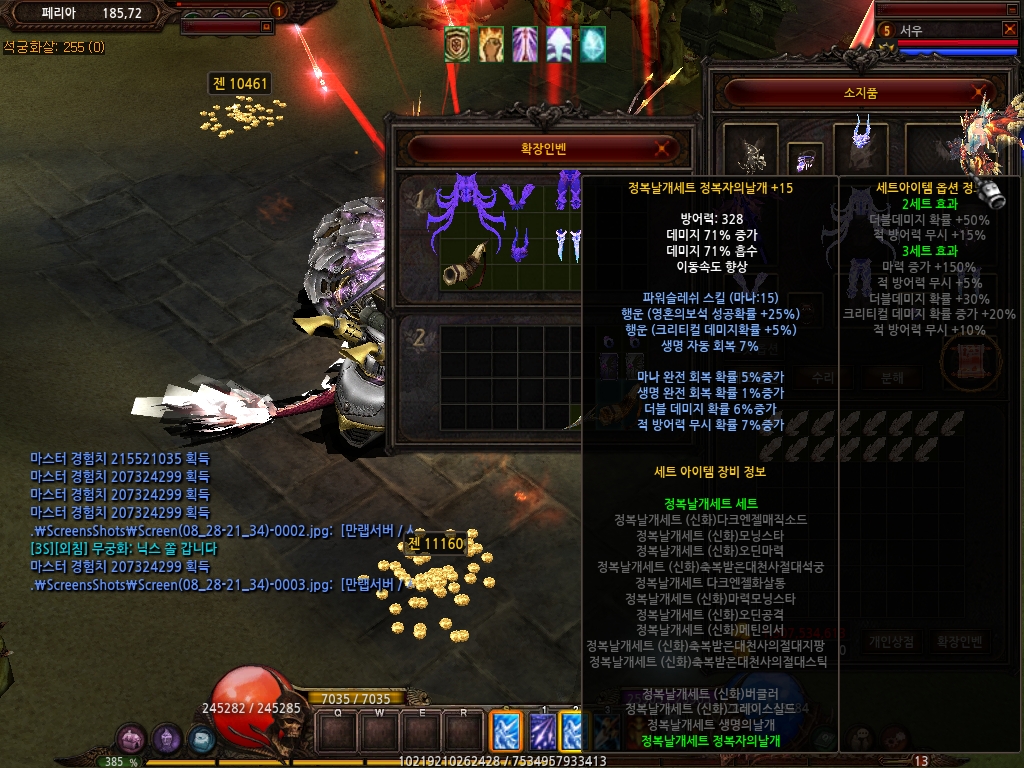Click the flaming fist buff icon
This screenshot has width=1024, height=768.
coord(491,43)
